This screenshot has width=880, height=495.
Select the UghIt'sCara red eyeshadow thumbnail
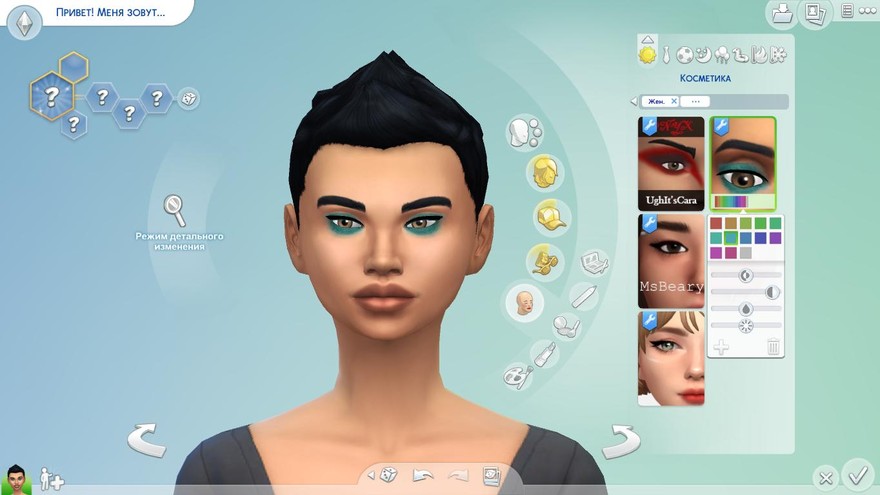pos(670,162)
